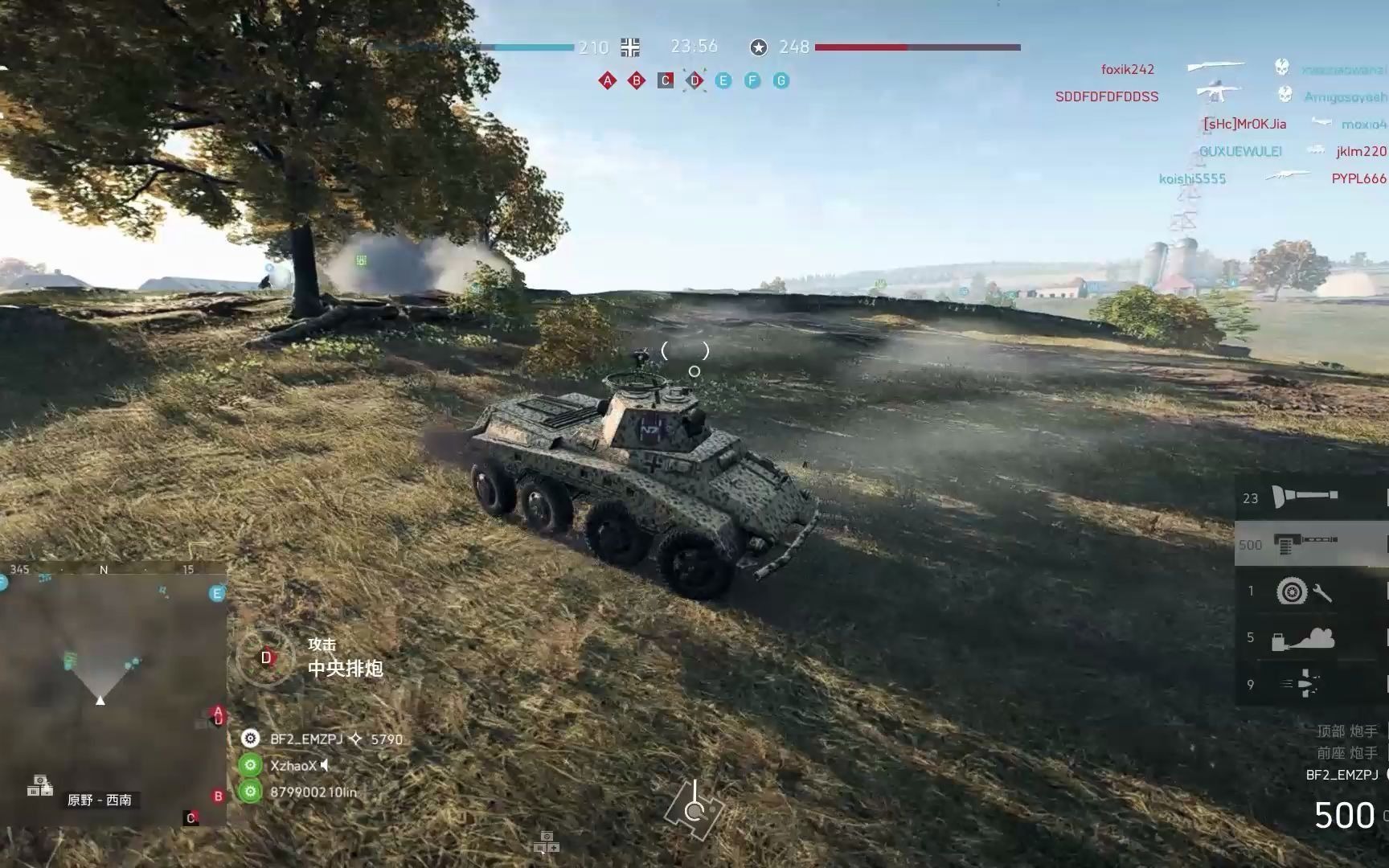Deploy the smoke launcher ability
This screenshot has width=1389, height=868.
click(1302, 638)
